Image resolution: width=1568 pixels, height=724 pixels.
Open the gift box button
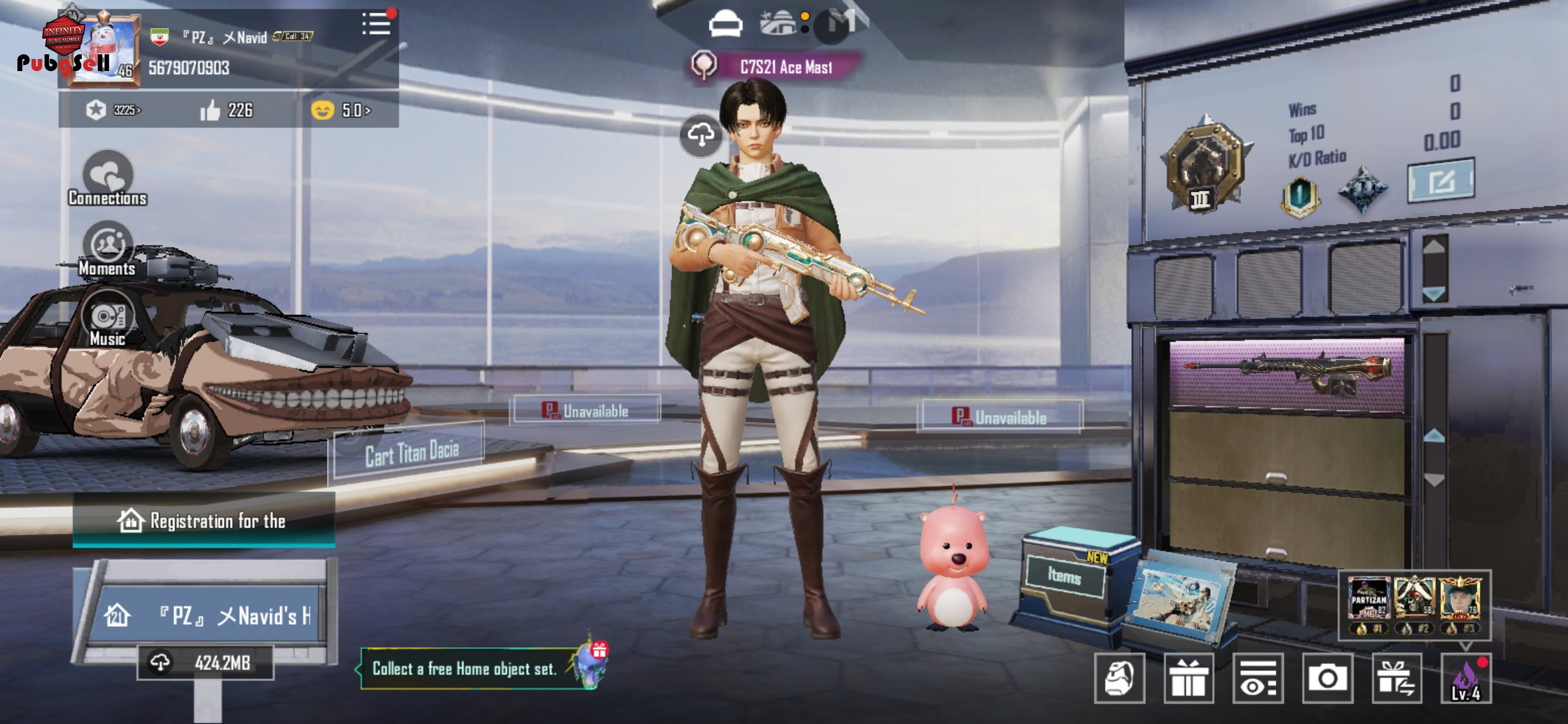pyautogui.click(x=1189, y=679)
